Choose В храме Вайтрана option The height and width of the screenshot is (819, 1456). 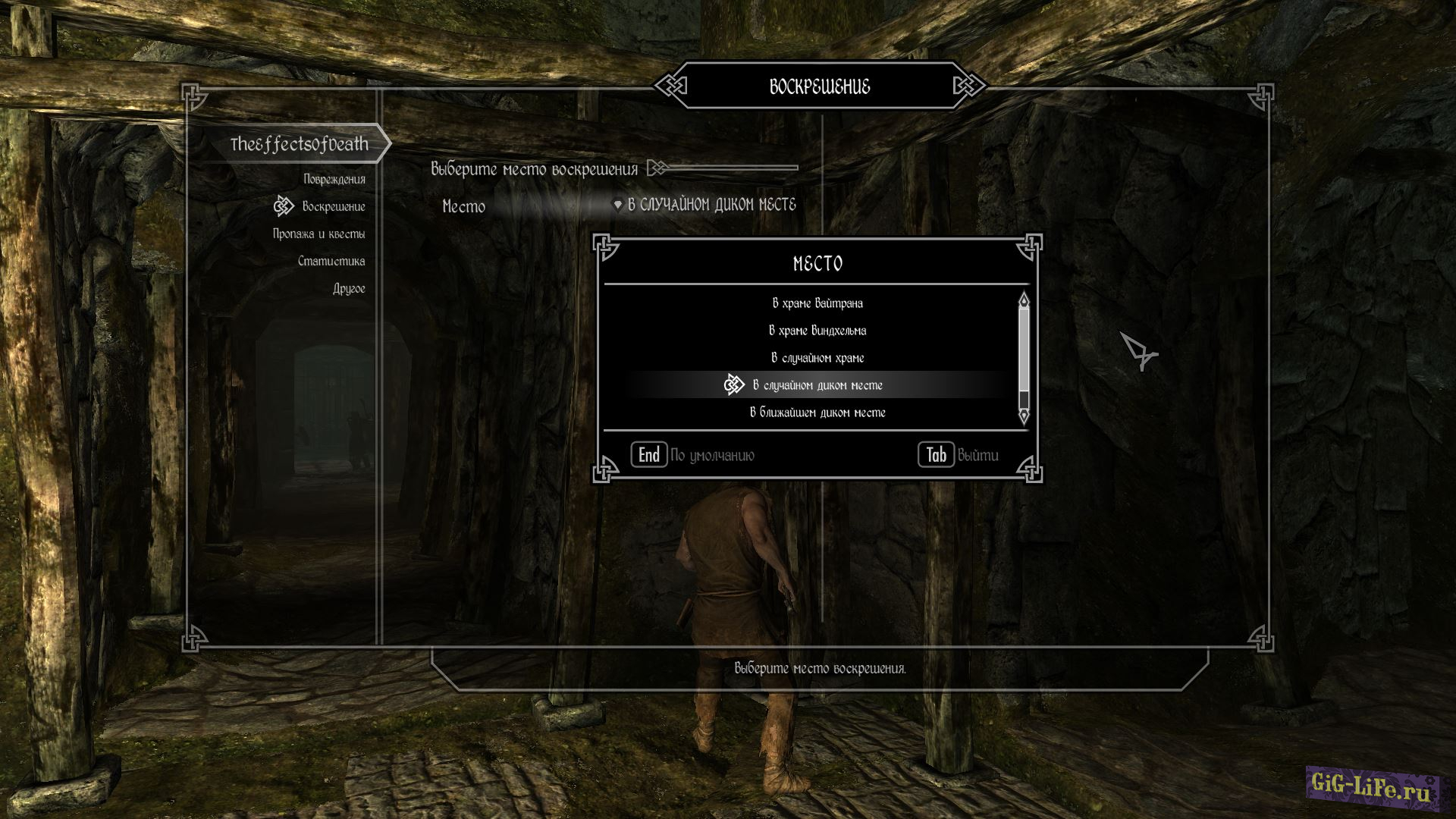click(817, 303)
